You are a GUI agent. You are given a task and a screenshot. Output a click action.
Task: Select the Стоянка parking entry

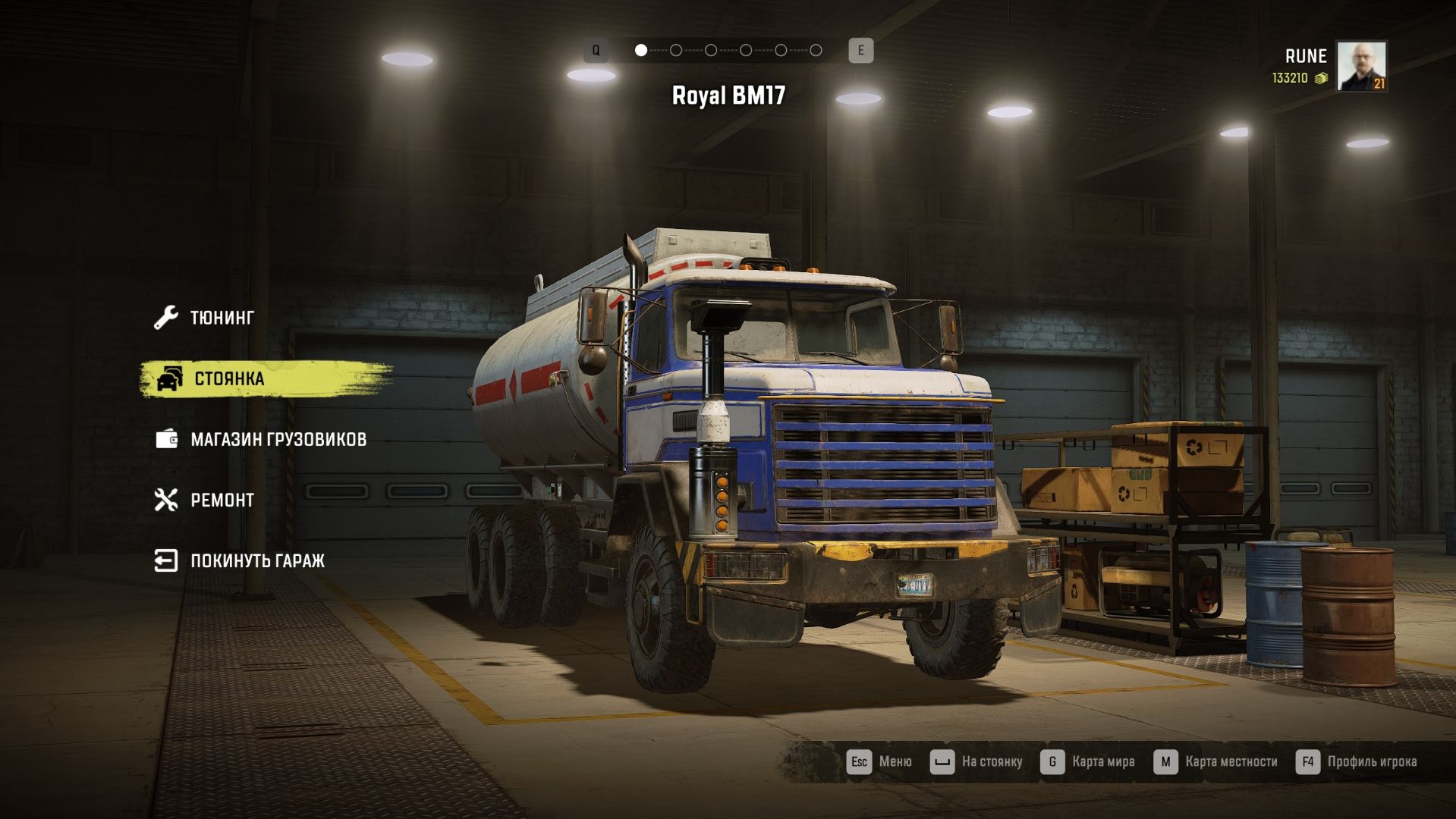click(228, 378)
